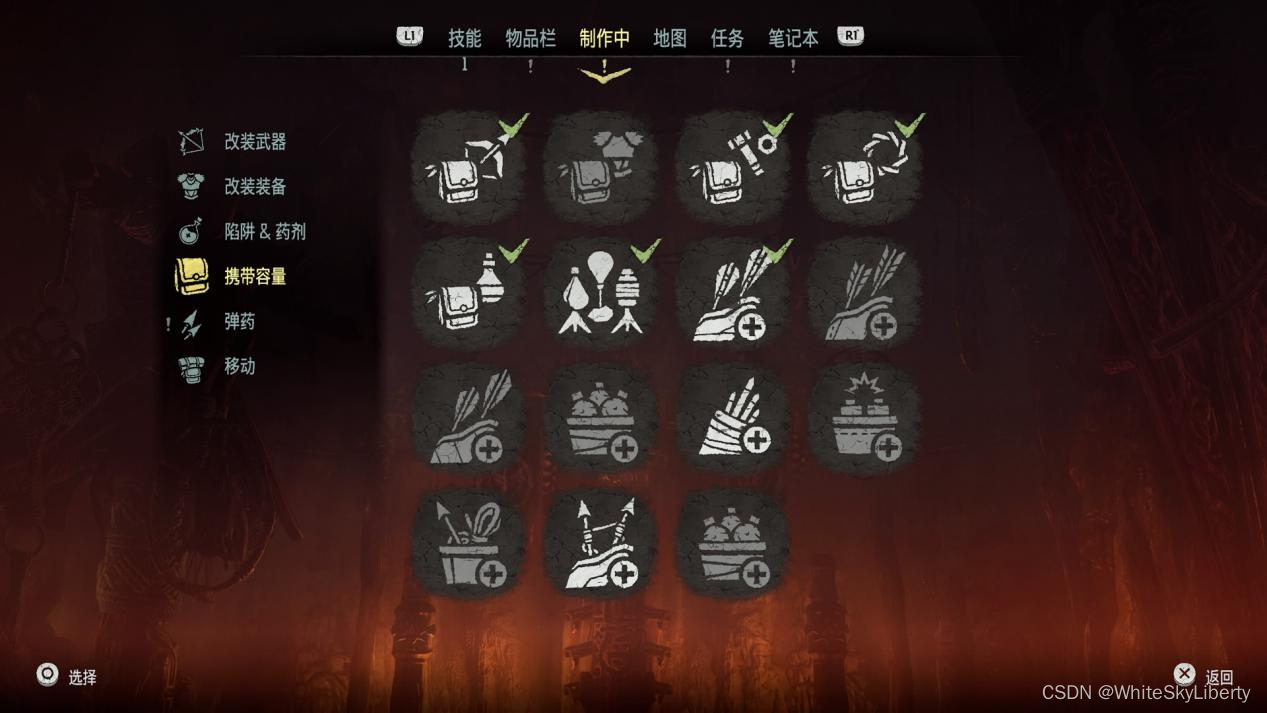Open the 笔记本 notebook tab
Image resolution: width=1267 pixels, height=713 pixels.
pyautogui.click(x=793, y=38)
